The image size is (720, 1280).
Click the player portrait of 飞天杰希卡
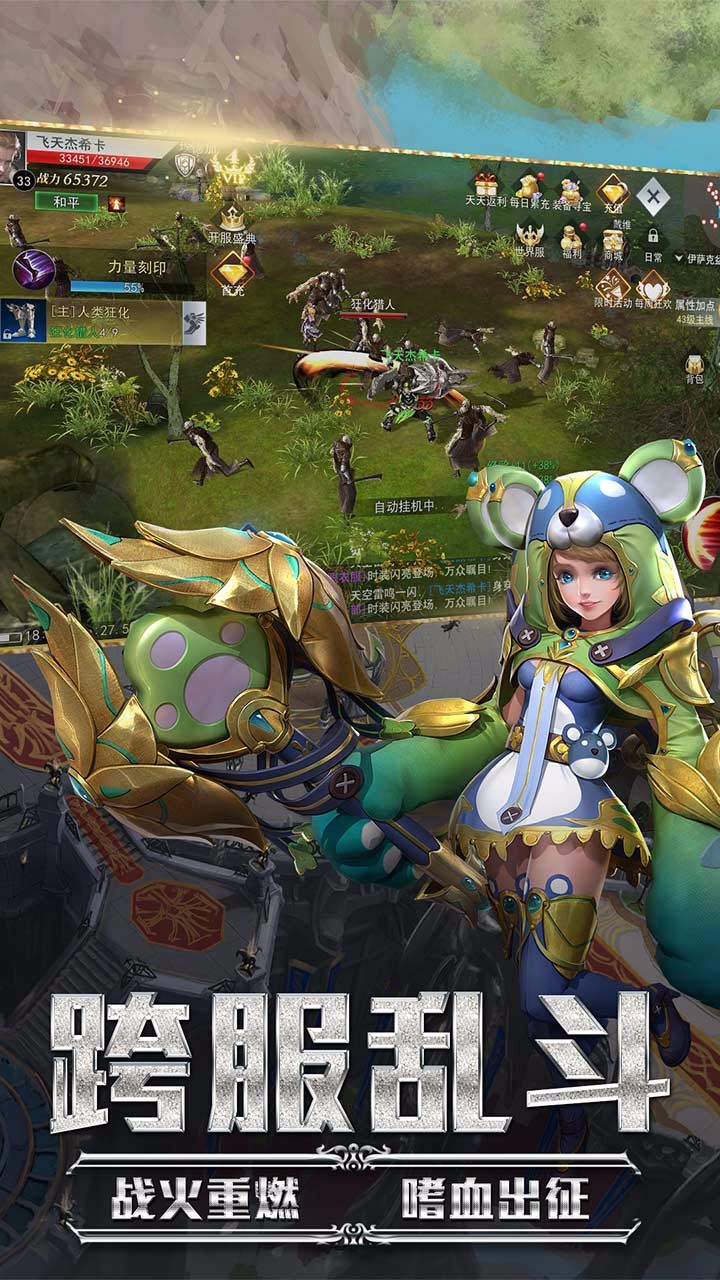pyautogui.click(x=16, y=155)
